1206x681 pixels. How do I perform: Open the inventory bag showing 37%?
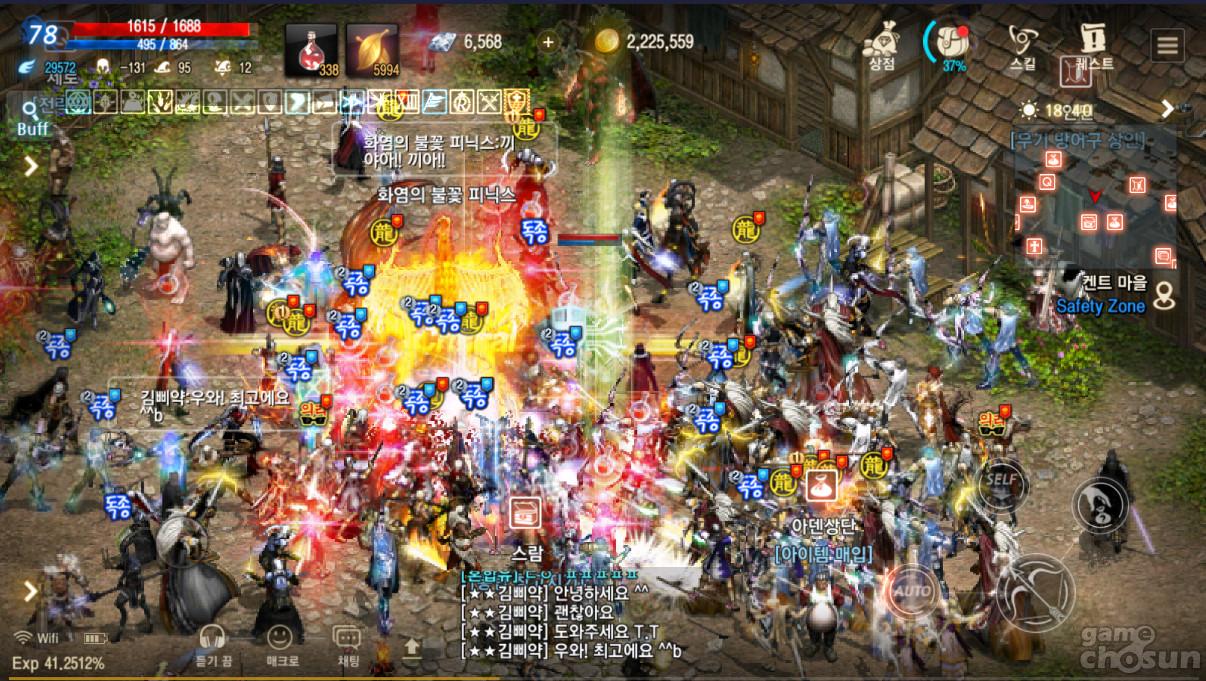coord(952,43)
